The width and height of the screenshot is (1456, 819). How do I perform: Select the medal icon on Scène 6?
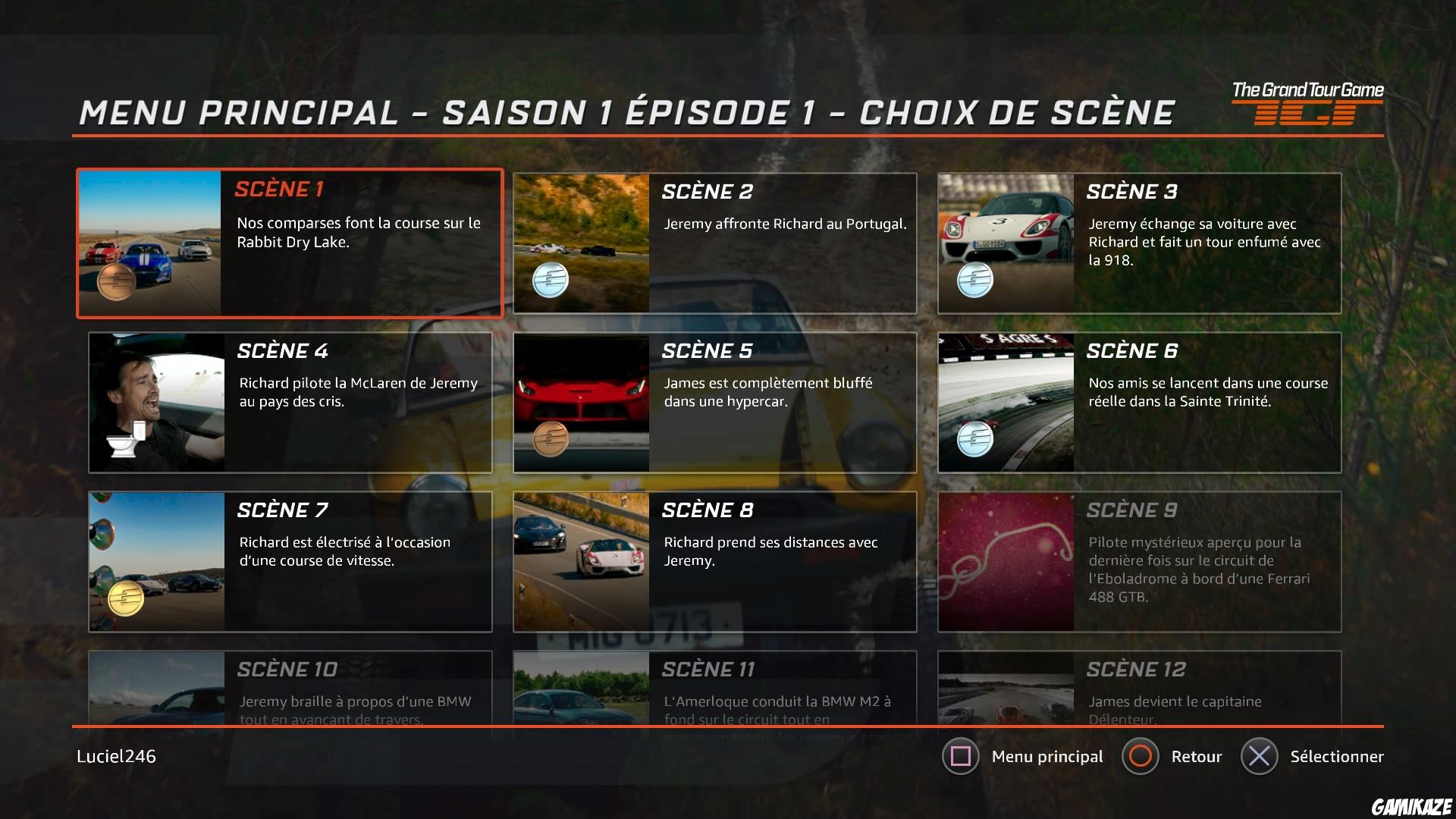pyautogui.click(x=977, y=438)
